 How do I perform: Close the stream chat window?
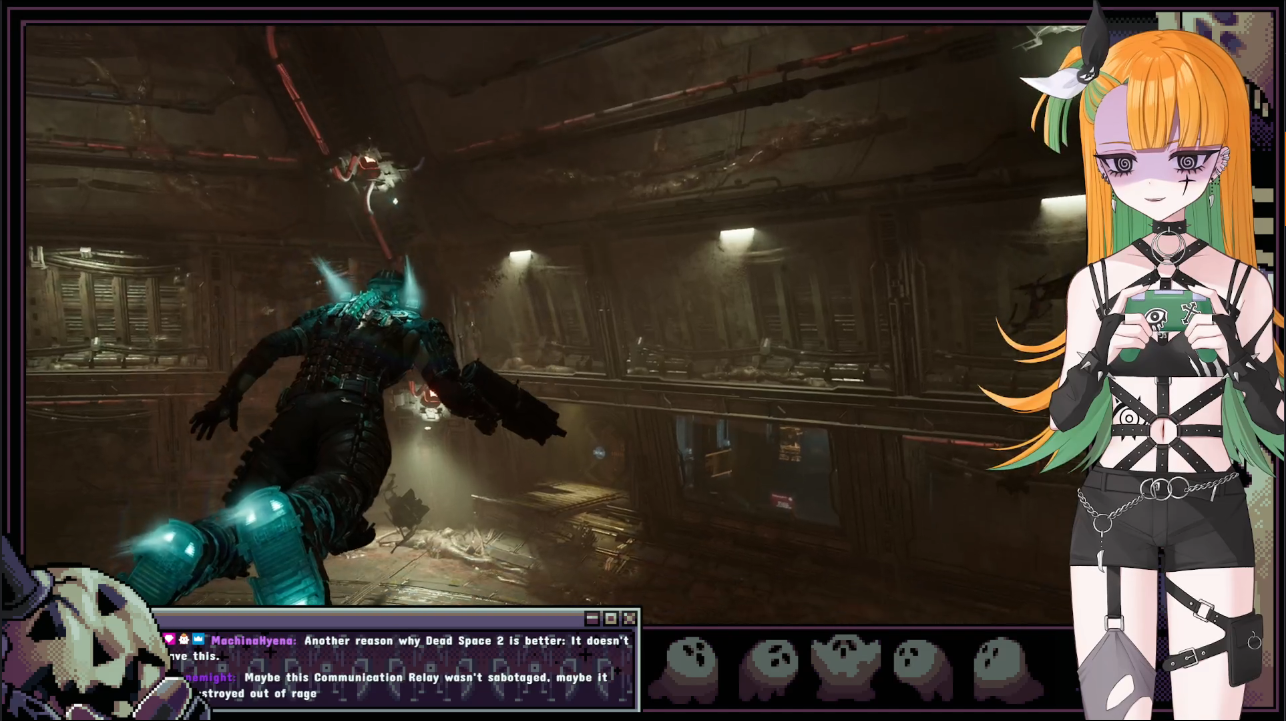pos(629,619)
